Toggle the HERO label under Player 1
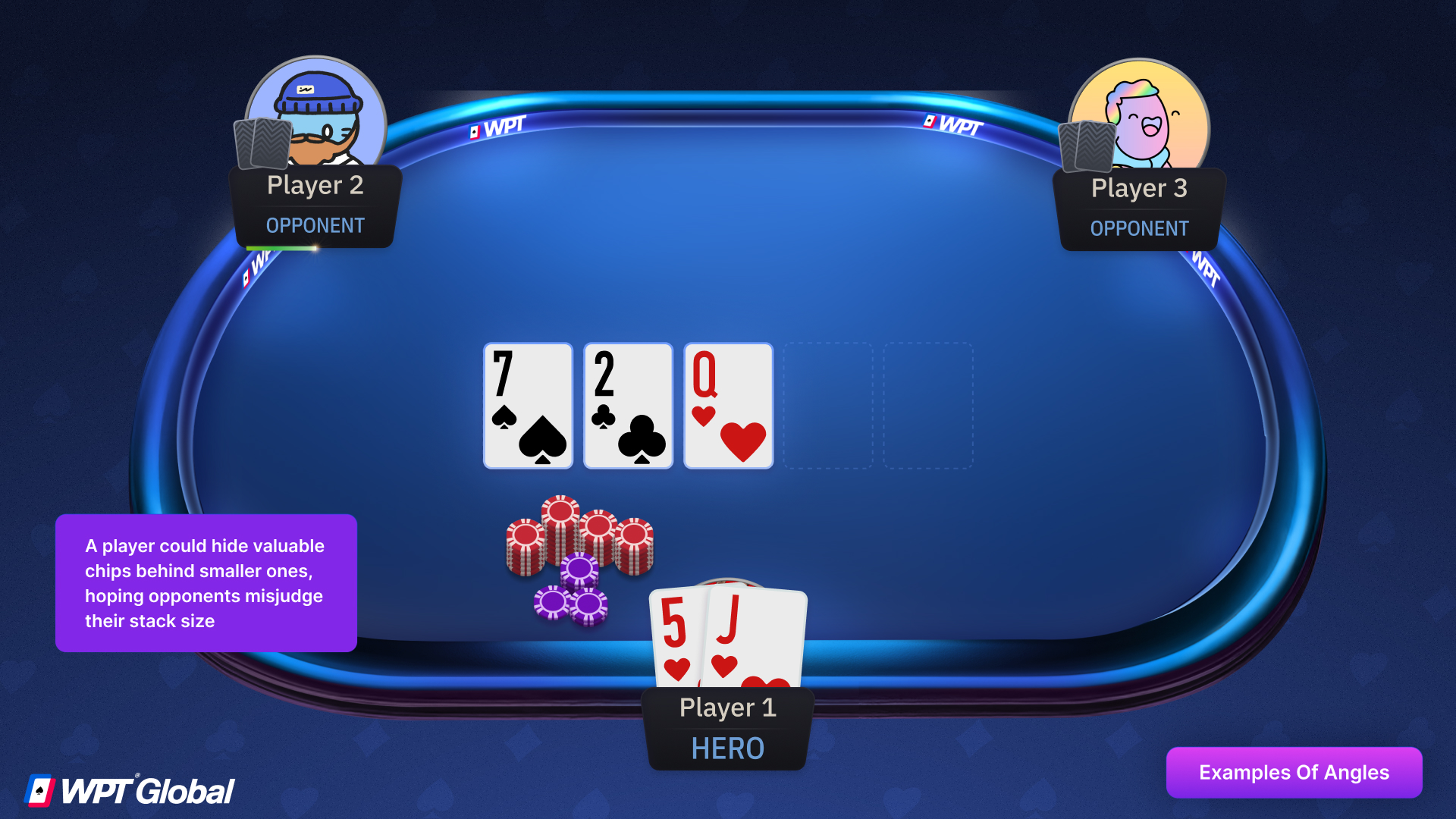Screen dimensions: 1456x819 [x=726, y=748]
